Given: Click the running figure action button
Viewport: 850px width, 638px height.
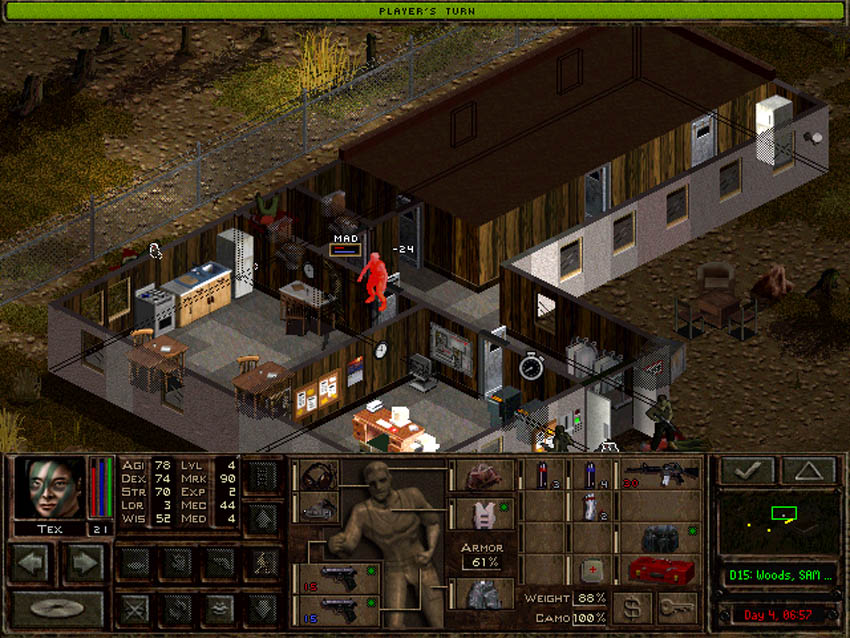Looking at the screenshot, I should point(262,563).
